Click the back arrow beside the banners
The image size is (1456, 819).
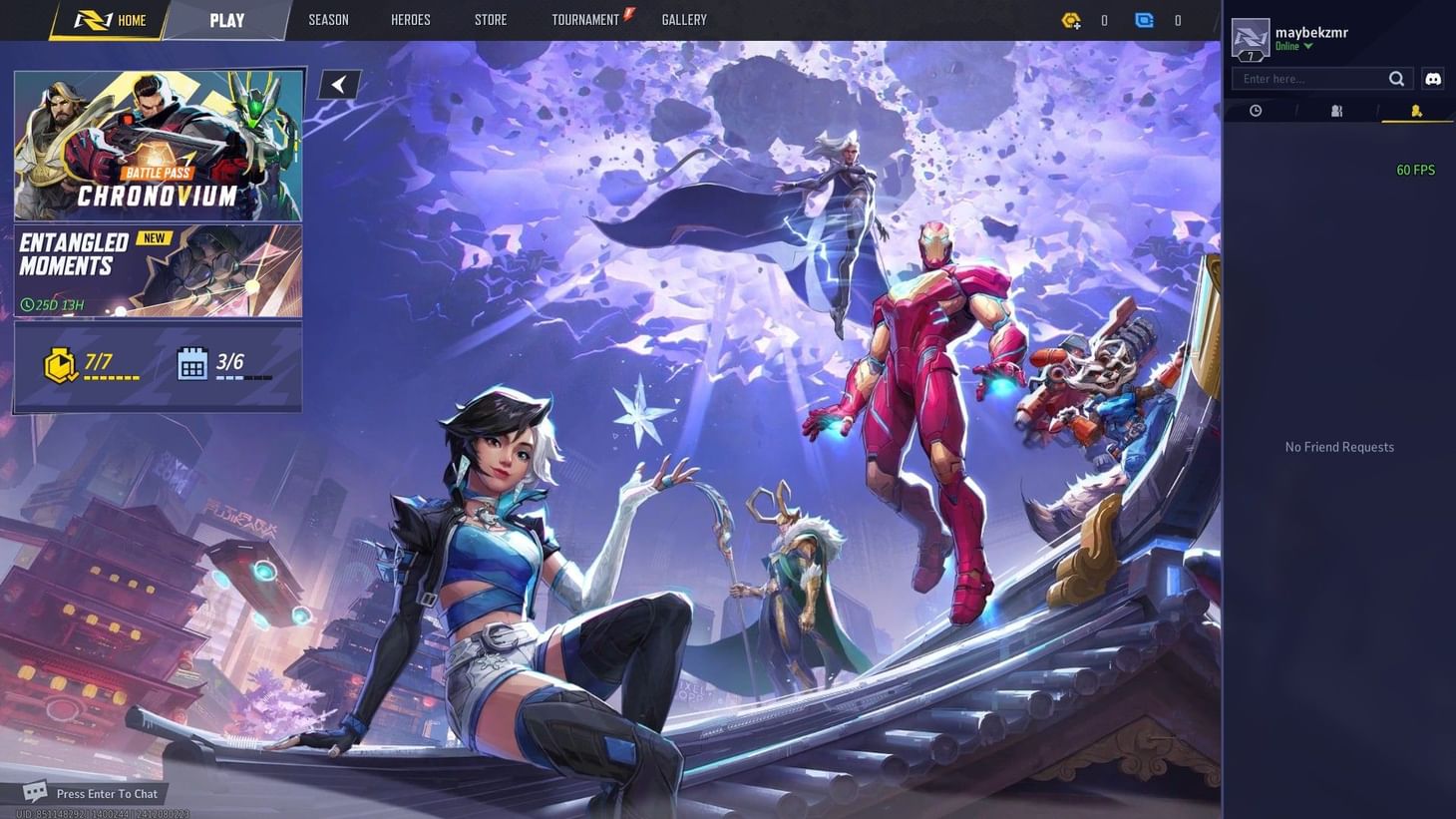tap(339, 84)
